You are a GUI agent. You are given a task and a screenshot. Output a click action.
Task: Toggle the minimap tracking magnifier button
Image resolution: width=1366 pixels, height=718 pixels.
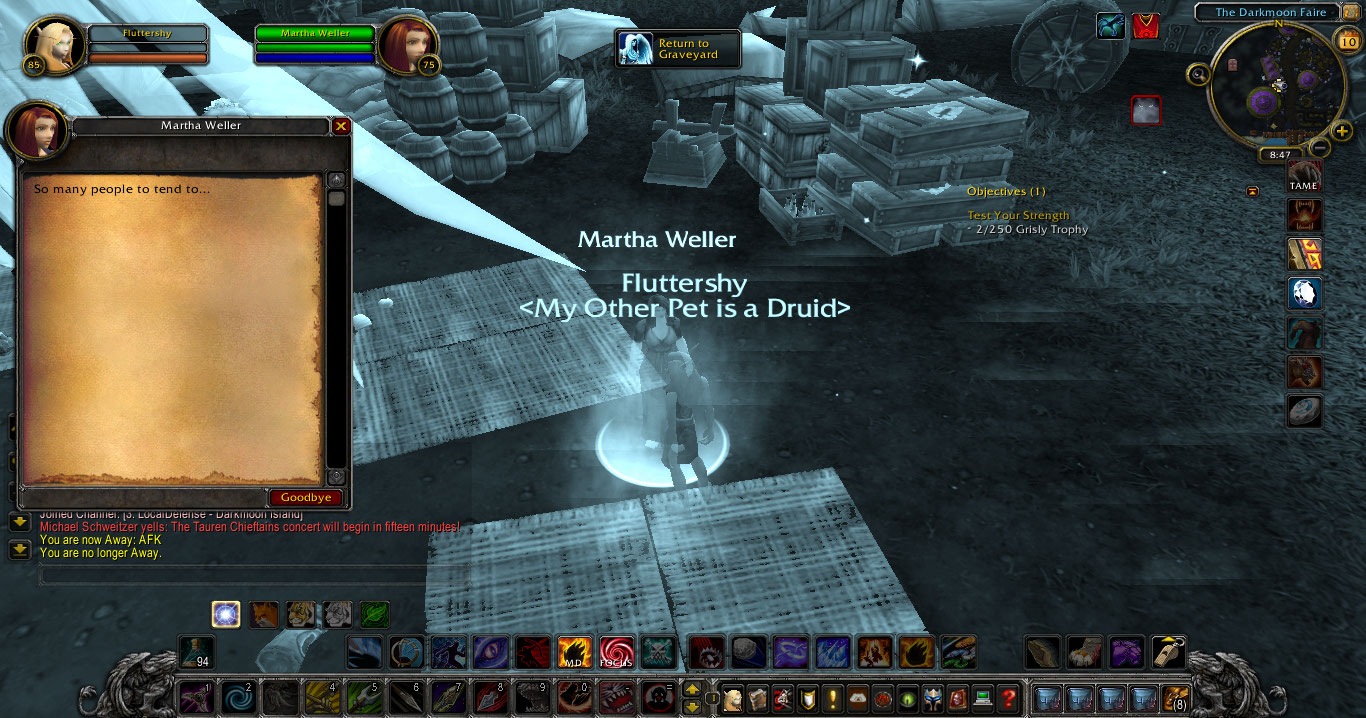point(1198,72)
